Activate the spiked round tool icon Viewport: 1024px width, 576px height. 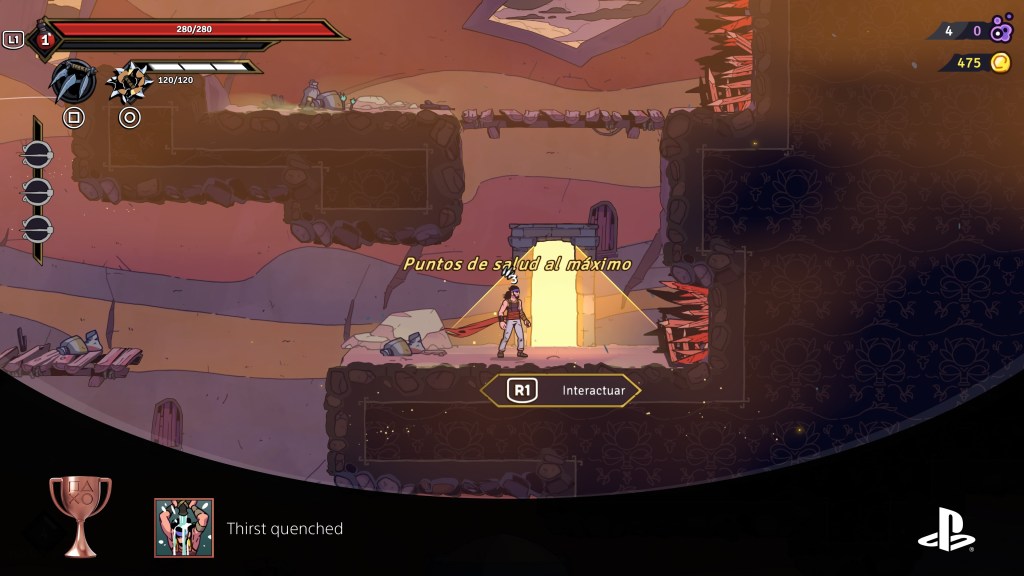(127, 82)
